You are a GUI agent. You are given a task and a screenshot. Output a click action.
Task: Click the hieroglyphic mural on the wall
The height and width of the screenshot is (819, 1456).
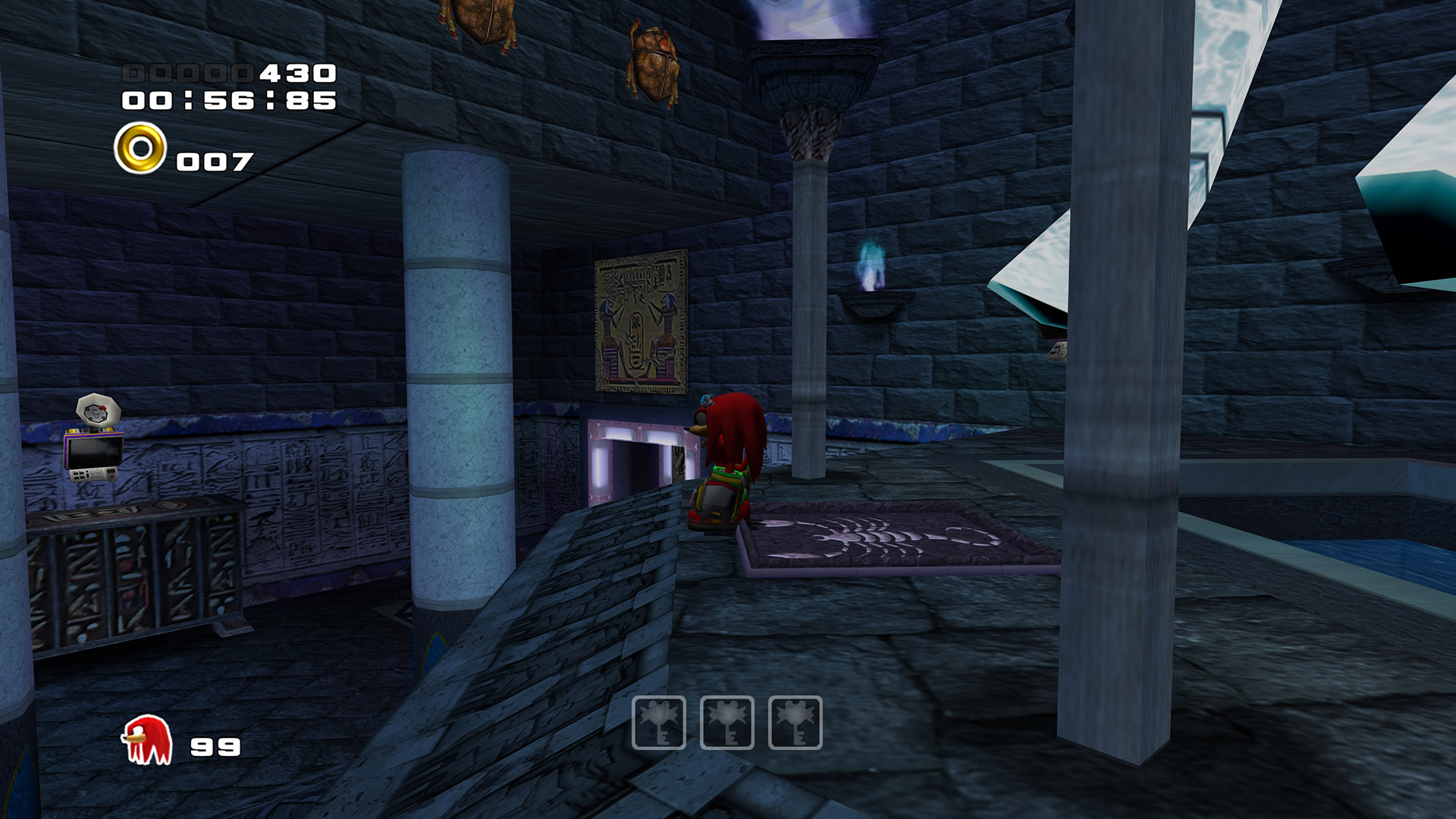tap(641, 322)
